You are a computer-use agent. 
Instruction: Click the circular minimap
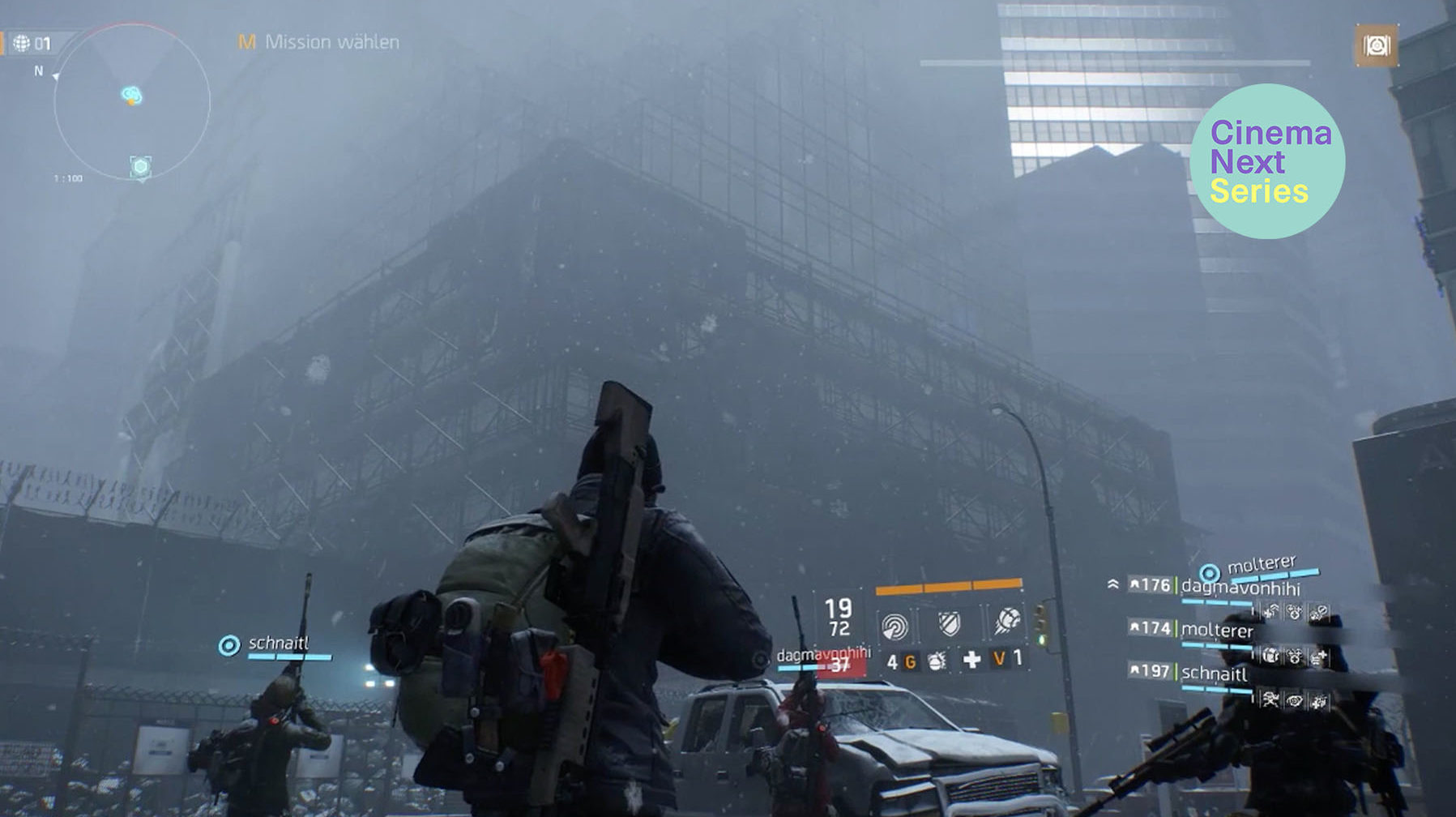point(131,102)
